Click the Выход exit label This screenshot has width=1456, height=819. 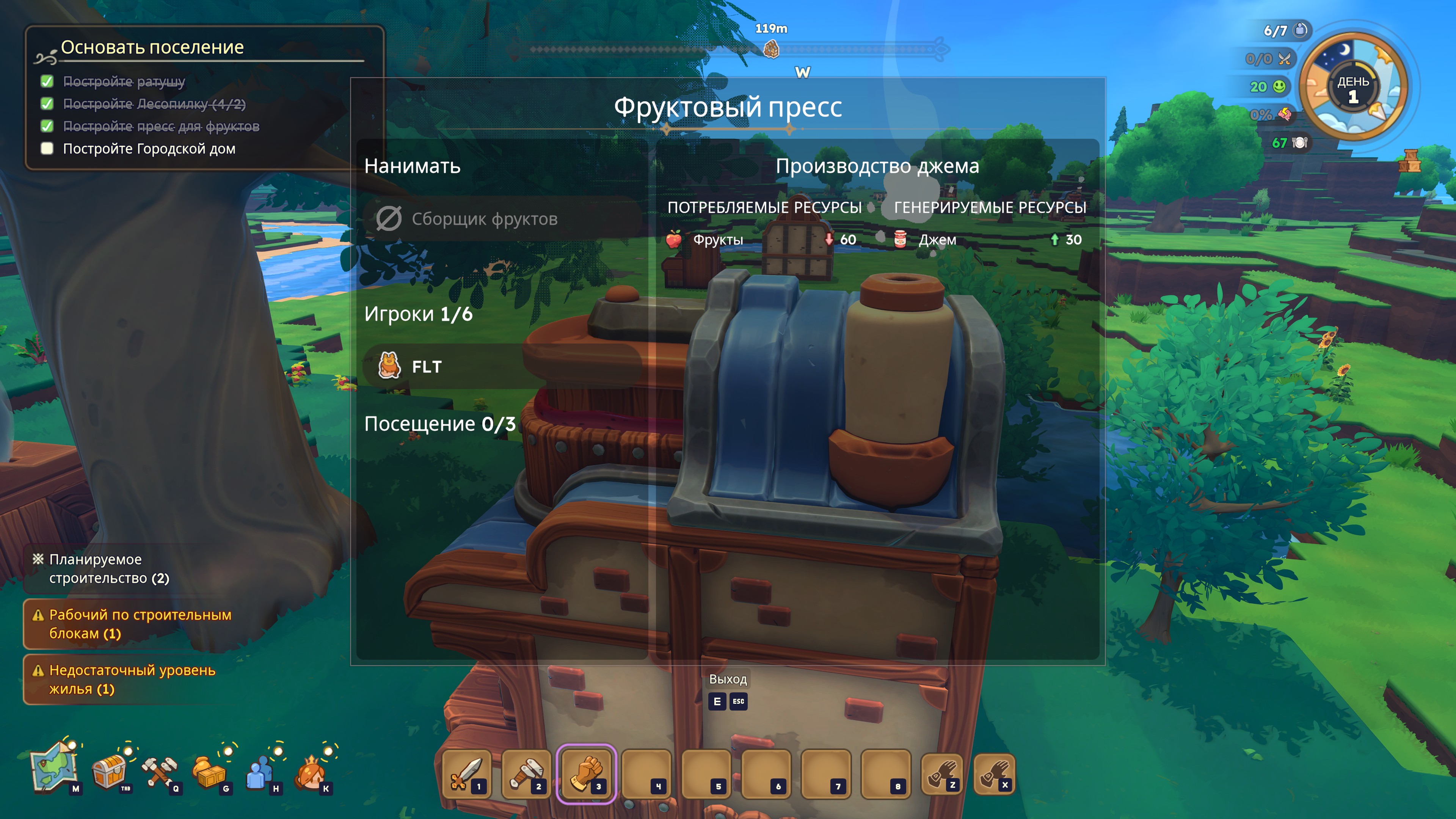click(728, 679)
